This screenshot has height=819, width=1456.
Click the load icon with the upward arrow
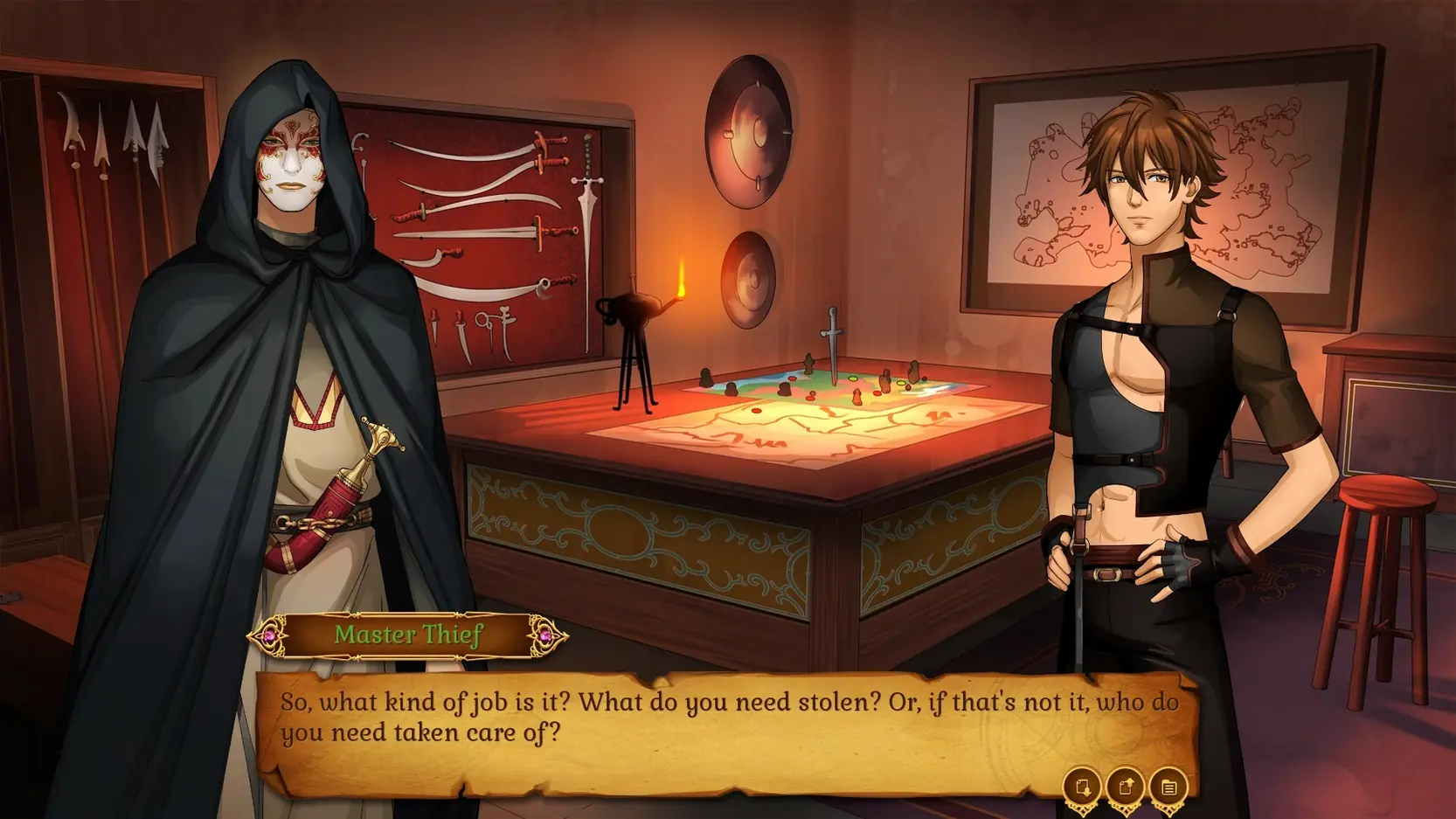(1125, 787)
